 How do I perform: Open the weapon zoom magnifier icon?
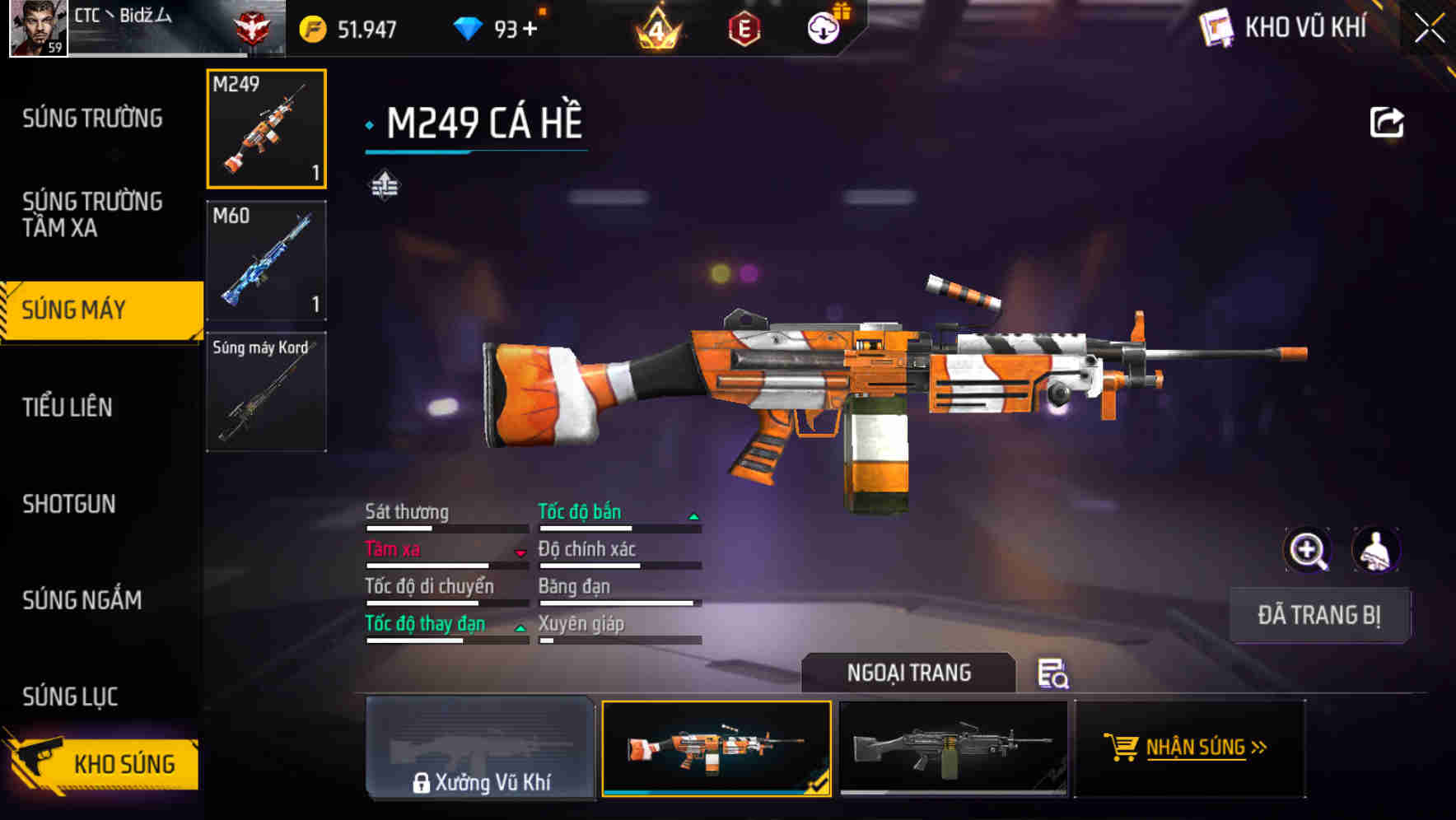tap(1308, 550)
